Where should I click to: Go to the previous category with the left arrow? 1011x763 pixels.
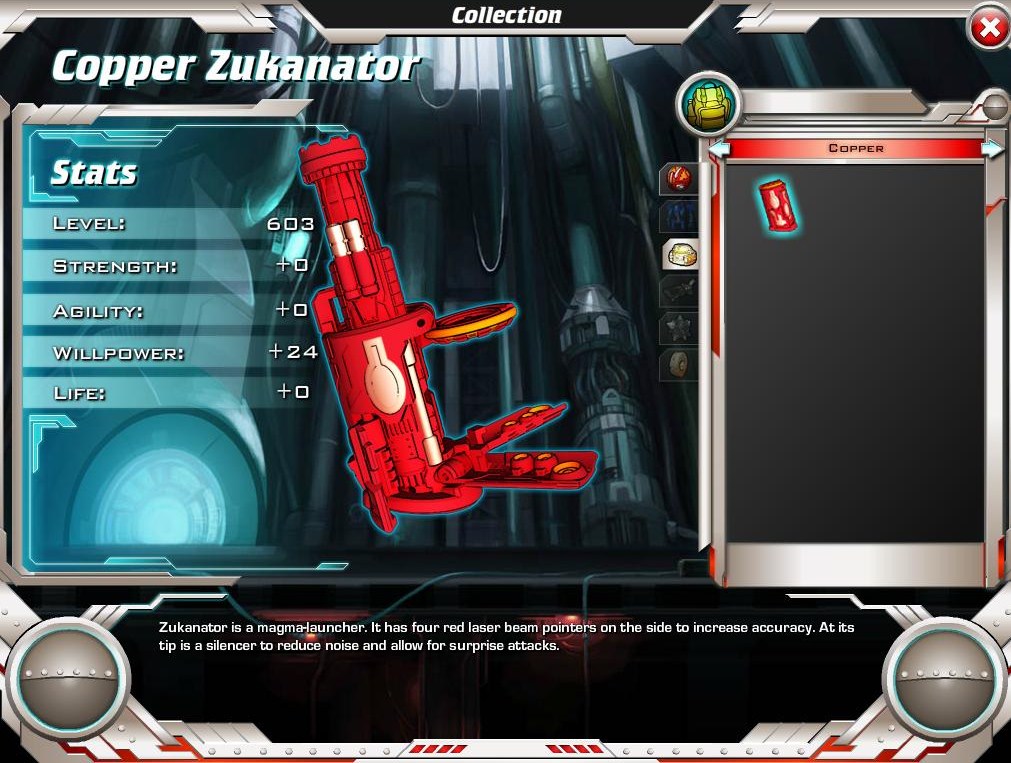(719, 149)
